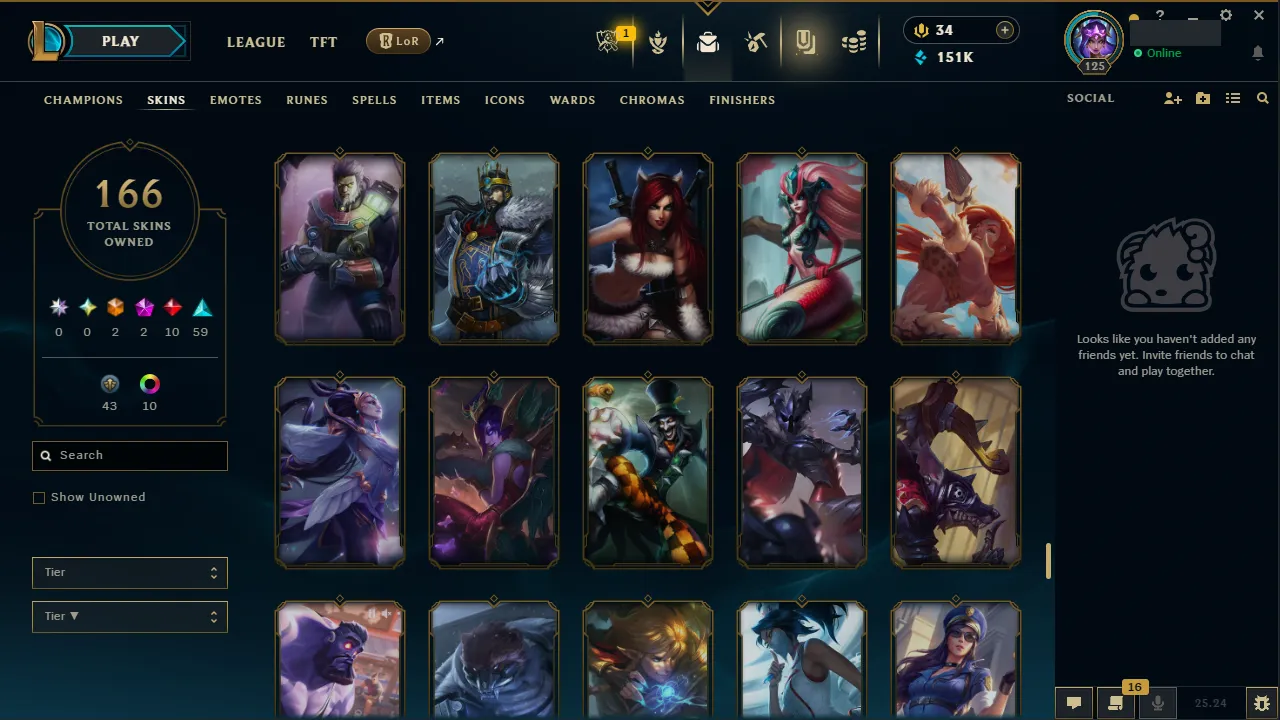Mute the microphone in the bottom bar

tap(1157, 701)
